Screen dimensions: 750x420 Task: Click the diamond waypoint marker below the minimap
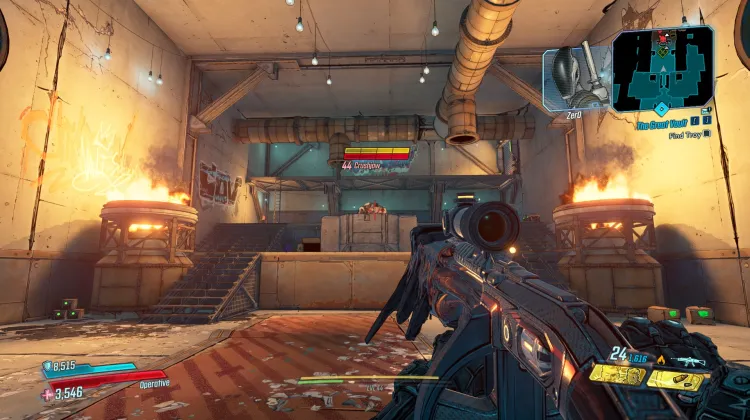[660, 108]
